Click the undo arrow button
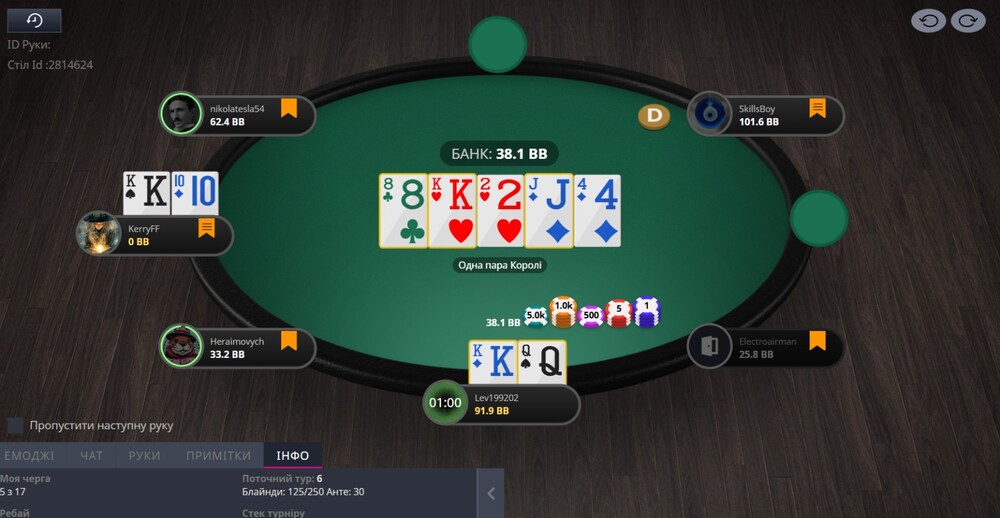The height and width of the screenshot is (518, 1000). (x=928, y=20)
